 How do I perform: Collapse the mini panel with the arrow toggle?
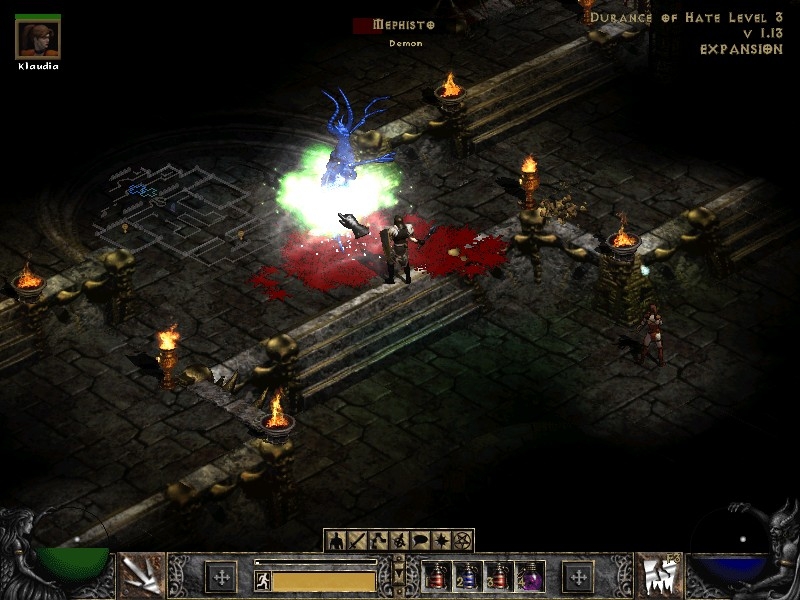pyautogui.click(x=400, y=576)
